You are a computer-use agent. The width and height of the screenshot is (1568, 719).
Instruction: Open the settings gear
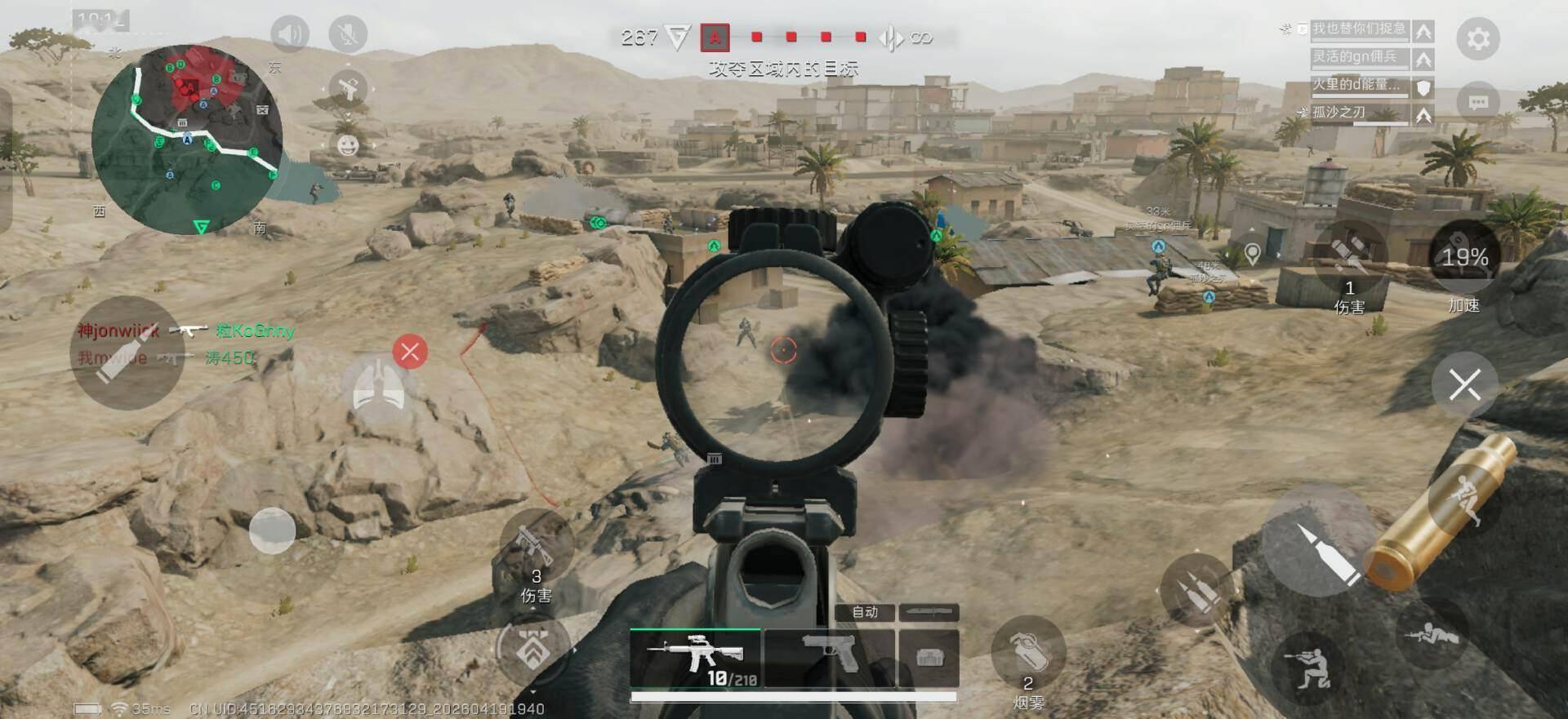point(1477,38)
